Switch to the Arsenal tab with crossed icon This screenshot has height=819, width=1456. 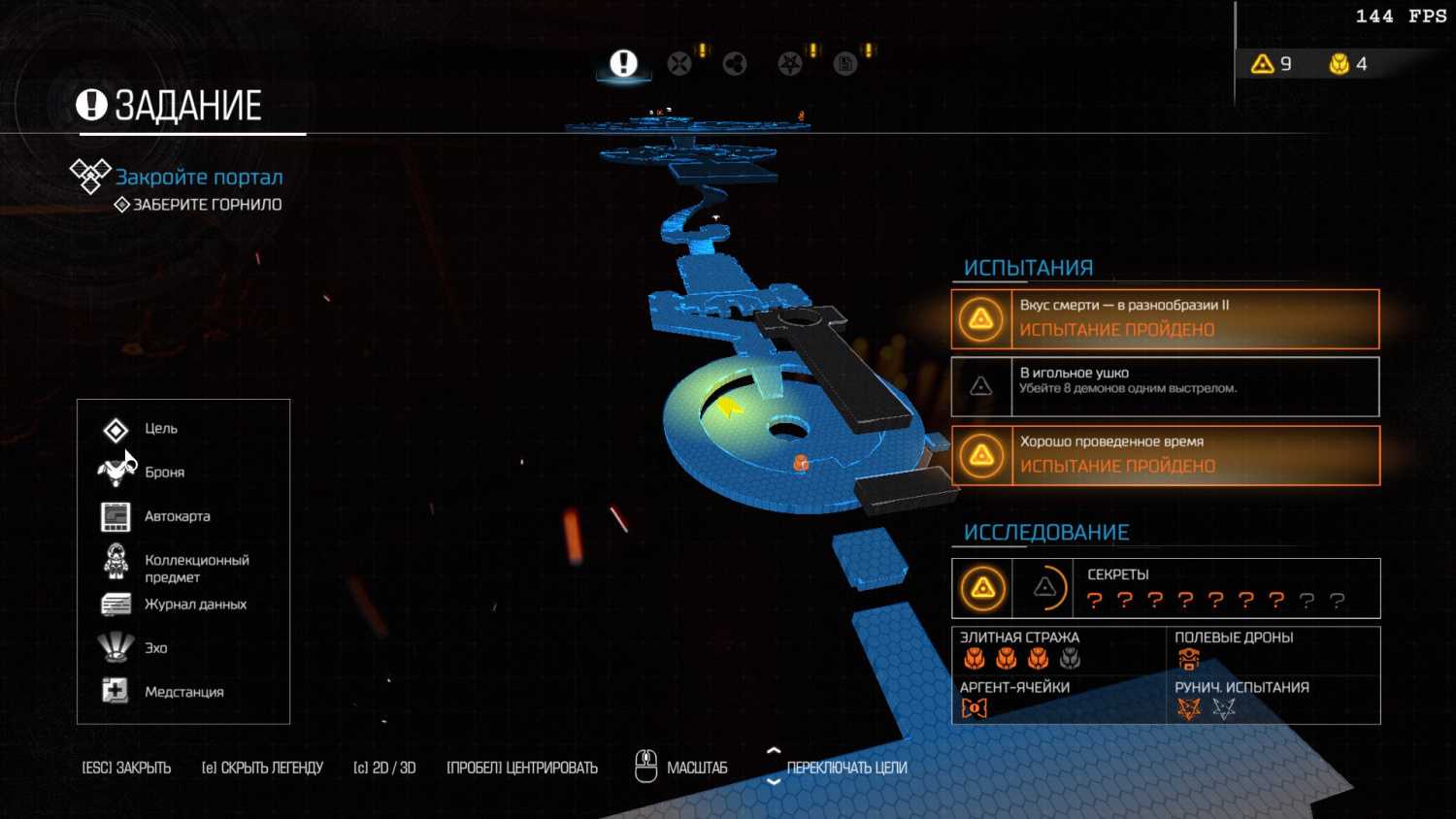[679, 64]
